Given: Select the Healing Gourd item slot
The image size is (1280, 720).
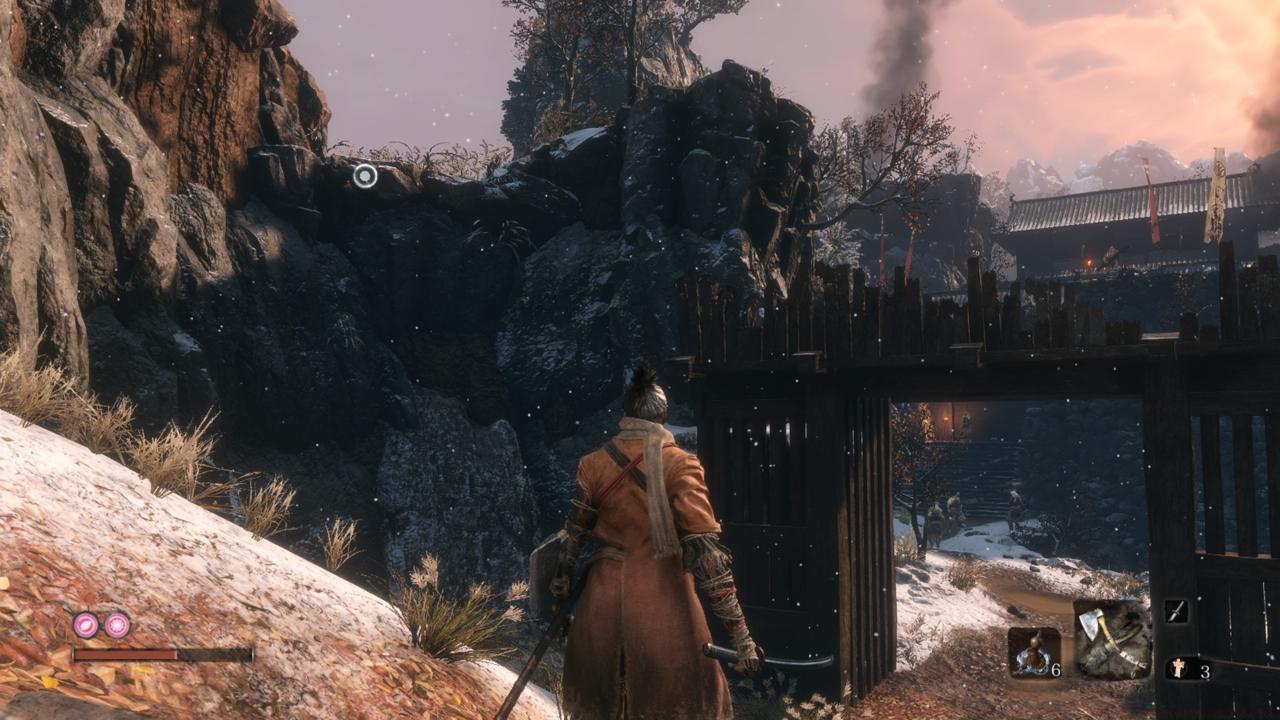Looking at the screenshot, I should coord(1034,653).
